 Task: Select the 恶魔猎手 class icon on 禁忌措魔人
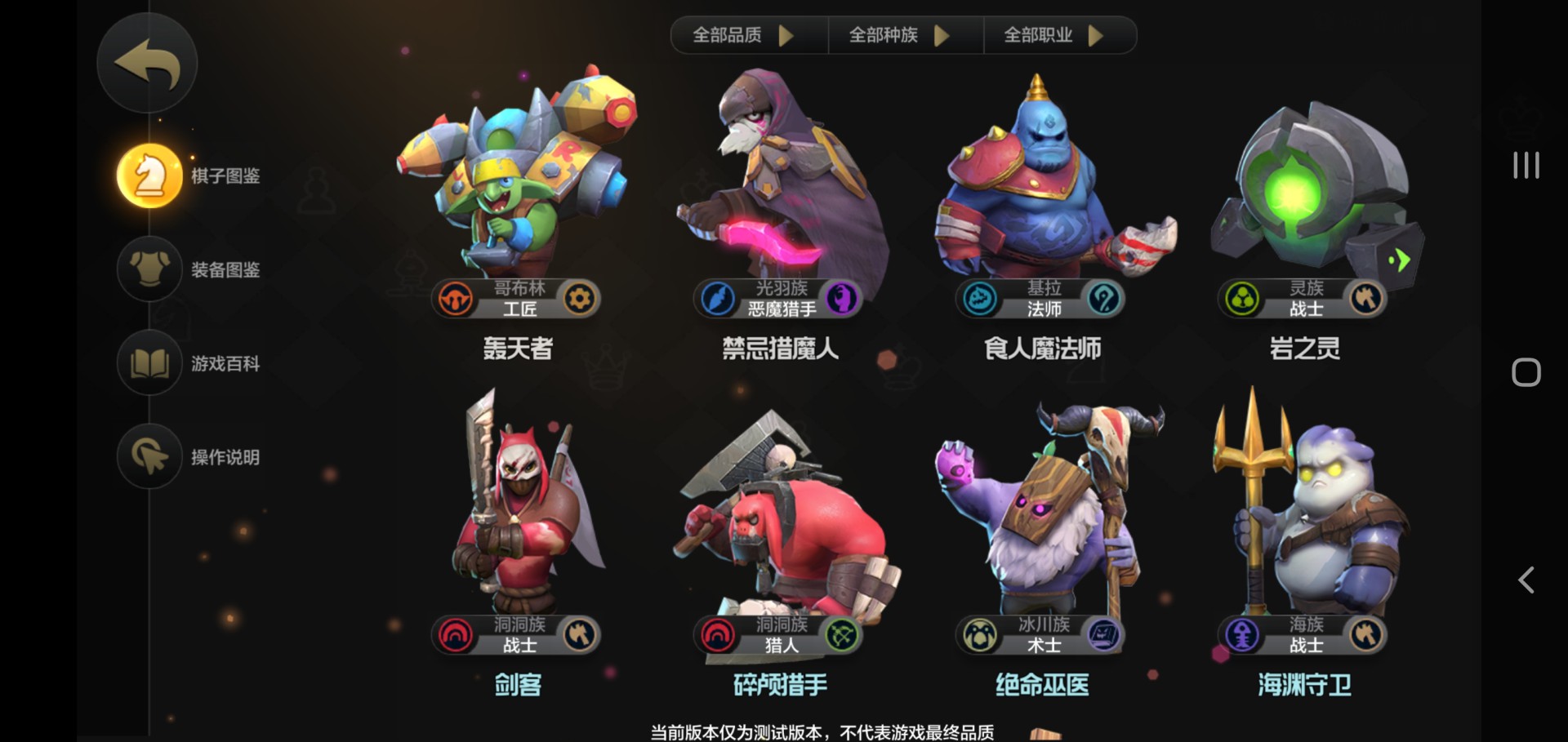pos(843,299)
